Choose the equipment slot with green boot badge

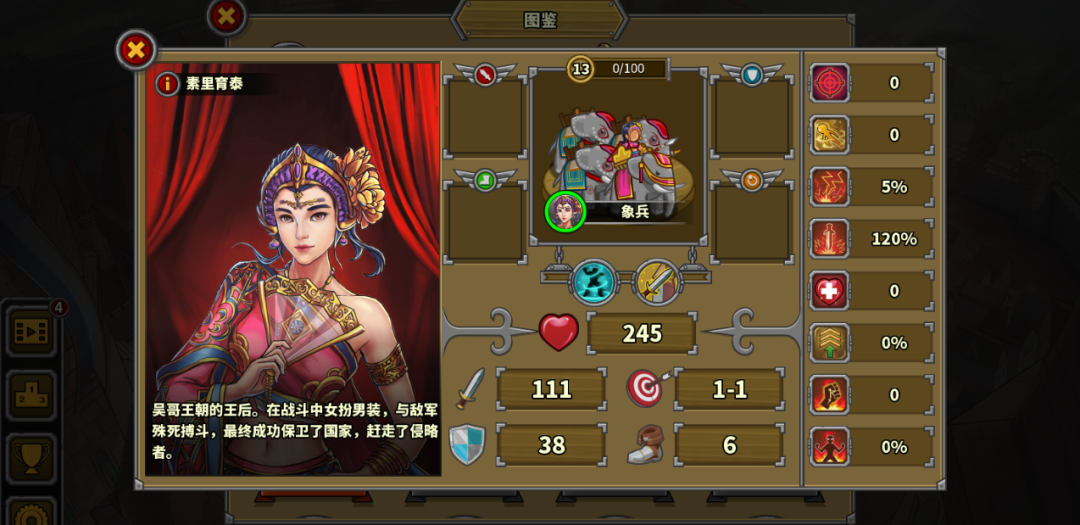pos(485,222)
